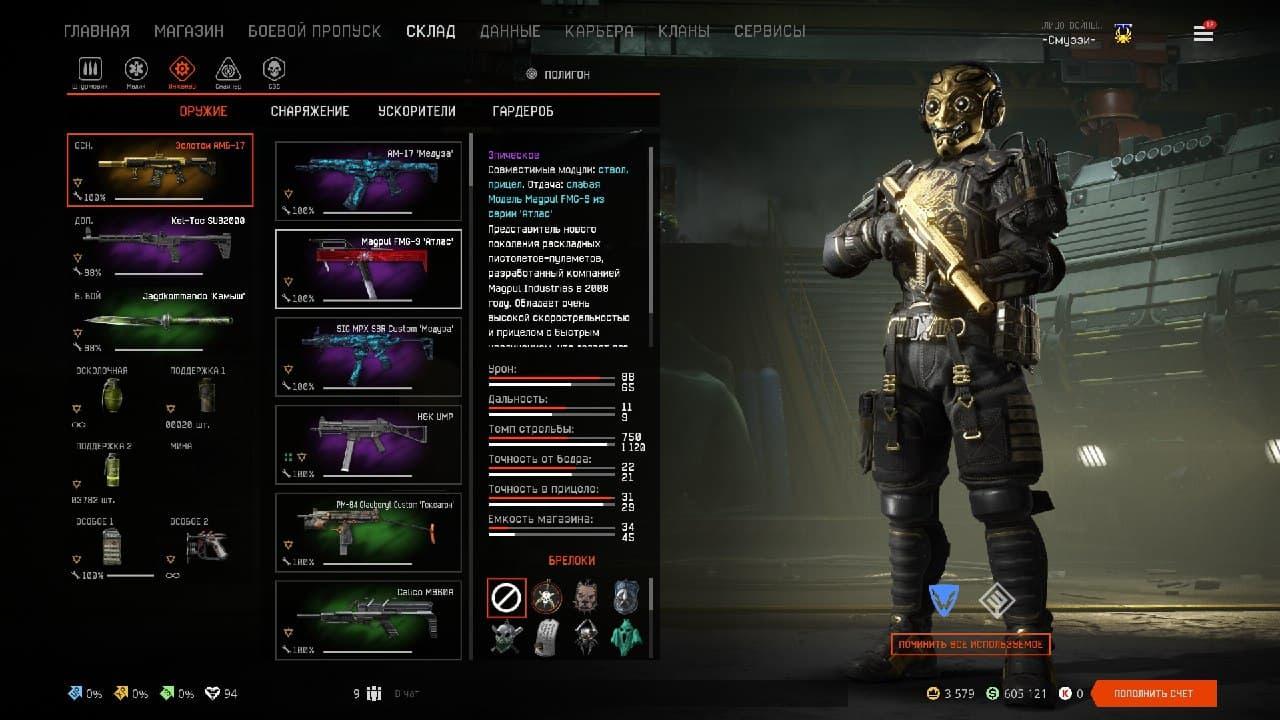1280x720 pixels.
Task: Select the SIG MPX SBR Custom 'Медуза'
Action: [x=368, y=357]
